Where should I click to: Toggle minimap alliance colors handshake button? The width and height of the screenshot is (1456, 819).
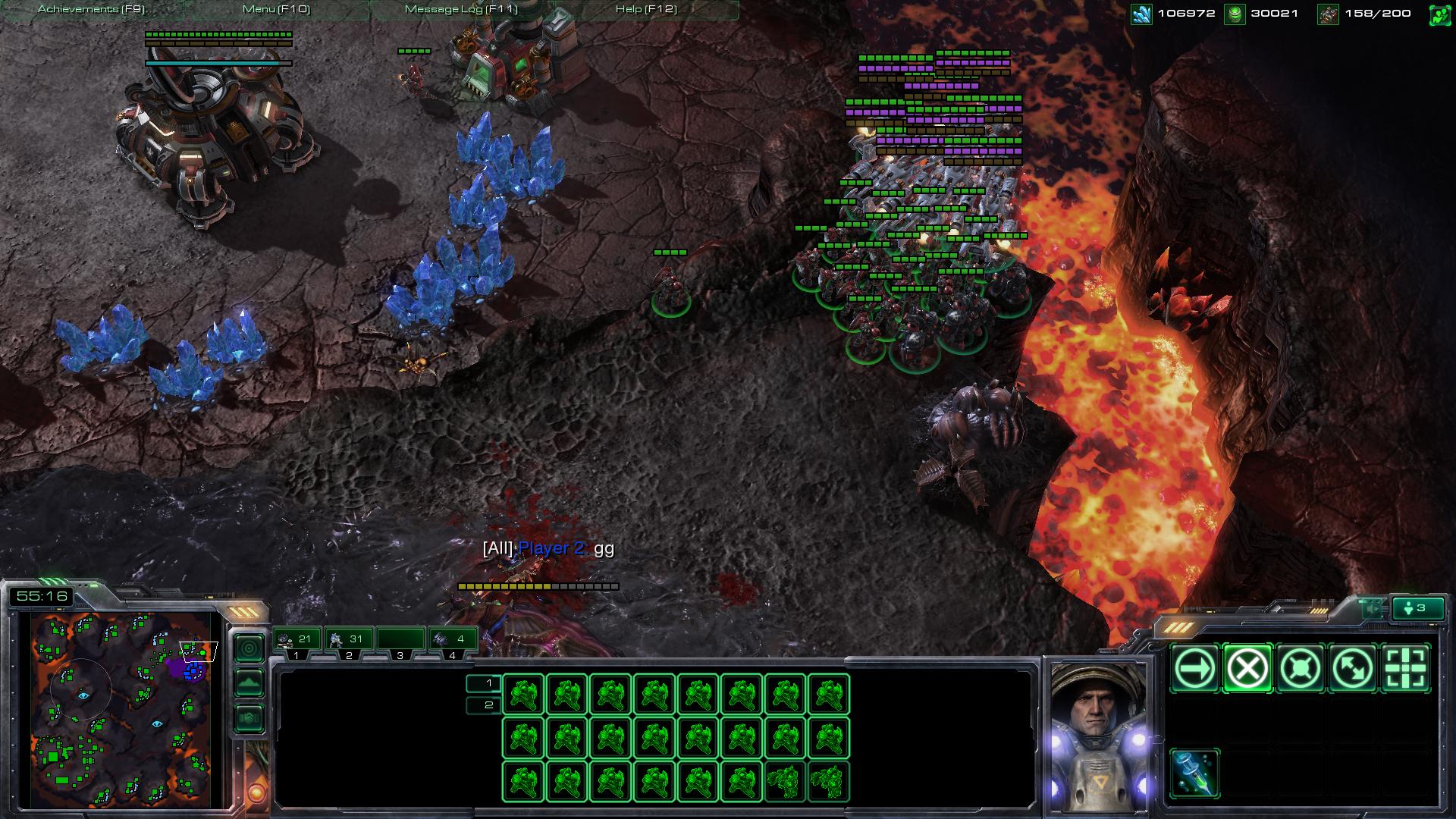click(x=249, y=717)
